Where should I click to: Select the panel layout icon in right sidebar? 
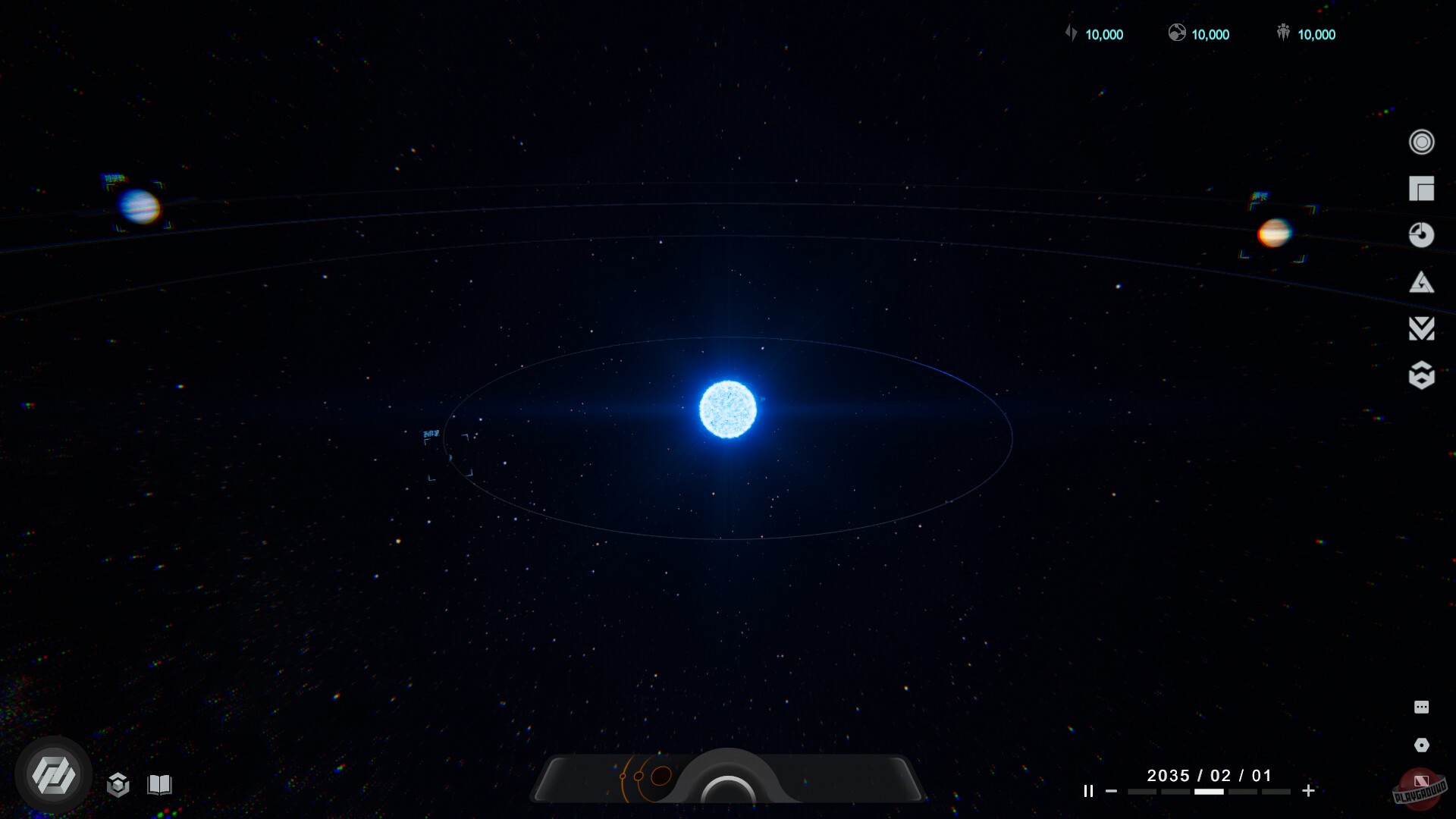[1423, 189]
